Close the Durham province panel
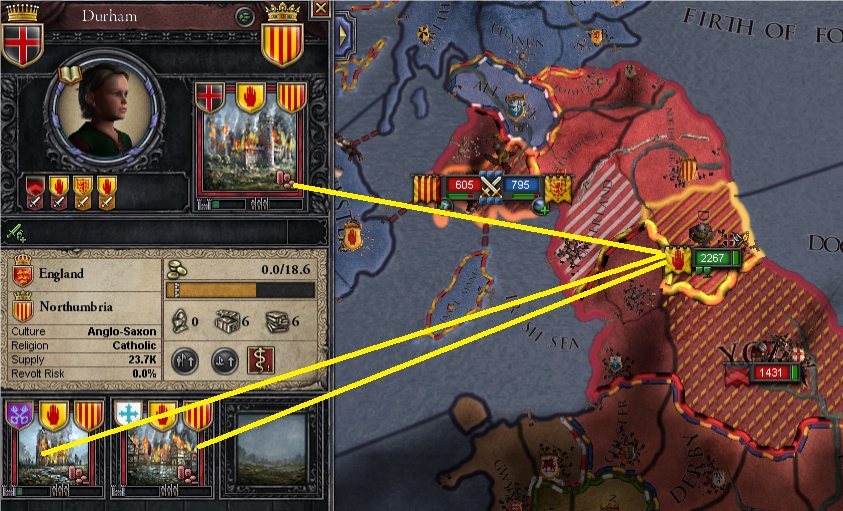The image size is (843, 511). tap(320, 9)
